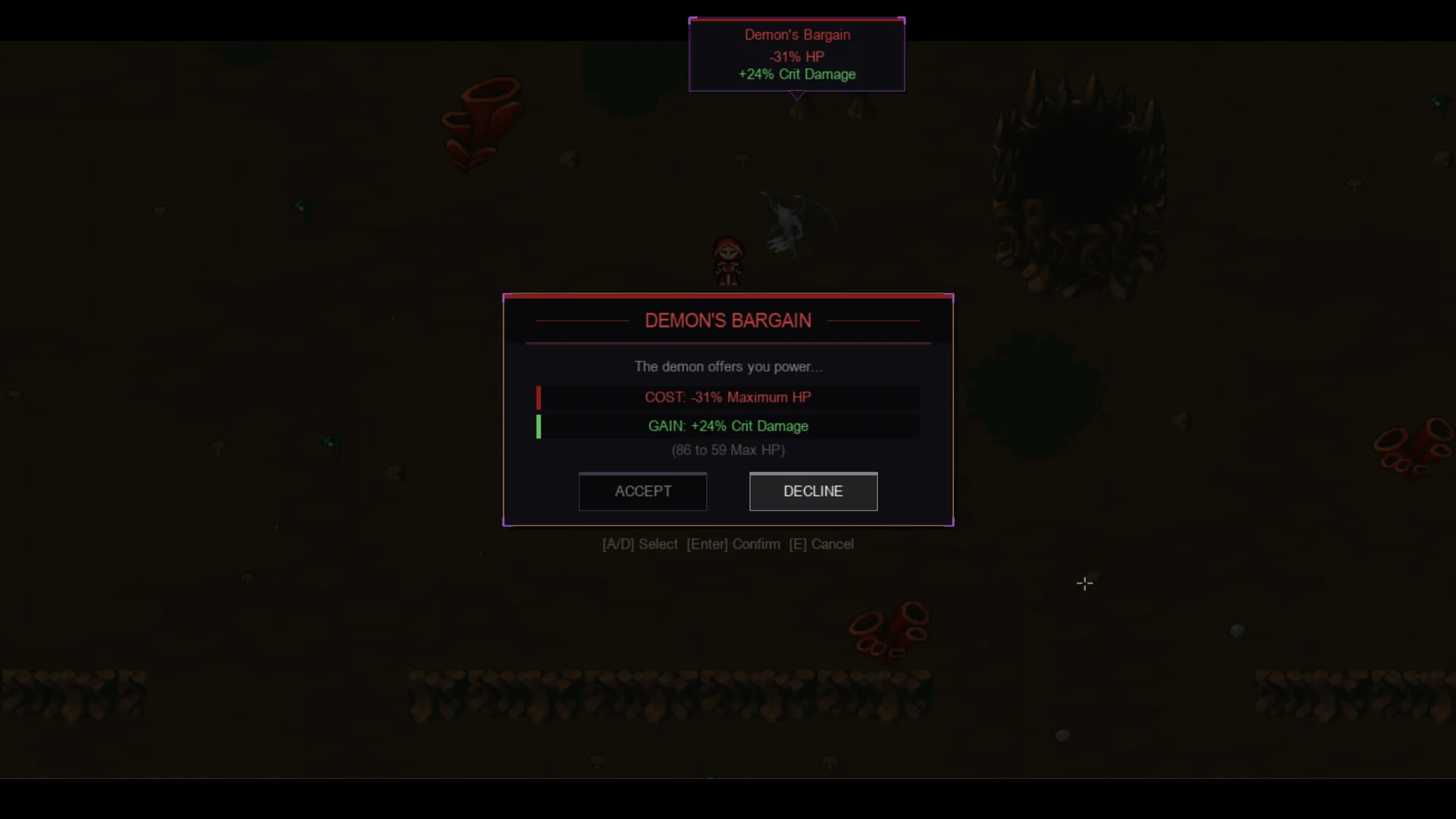This screenshot has width=1456, height=819.
Task: Decline the demon's offer
Action: pos(813,491)
